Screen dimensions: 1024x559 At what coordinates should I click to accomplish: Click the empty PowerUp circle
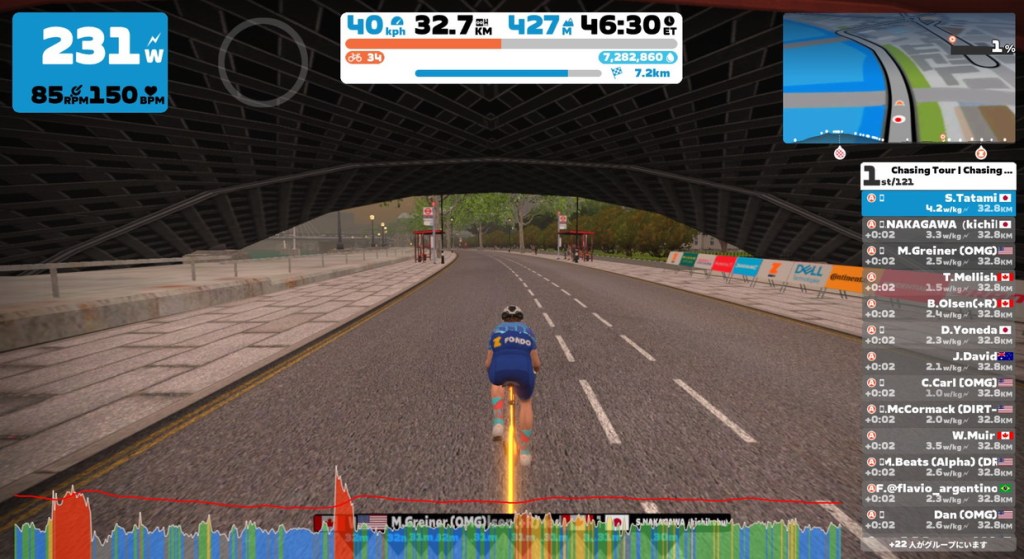(x=263, y=62)
